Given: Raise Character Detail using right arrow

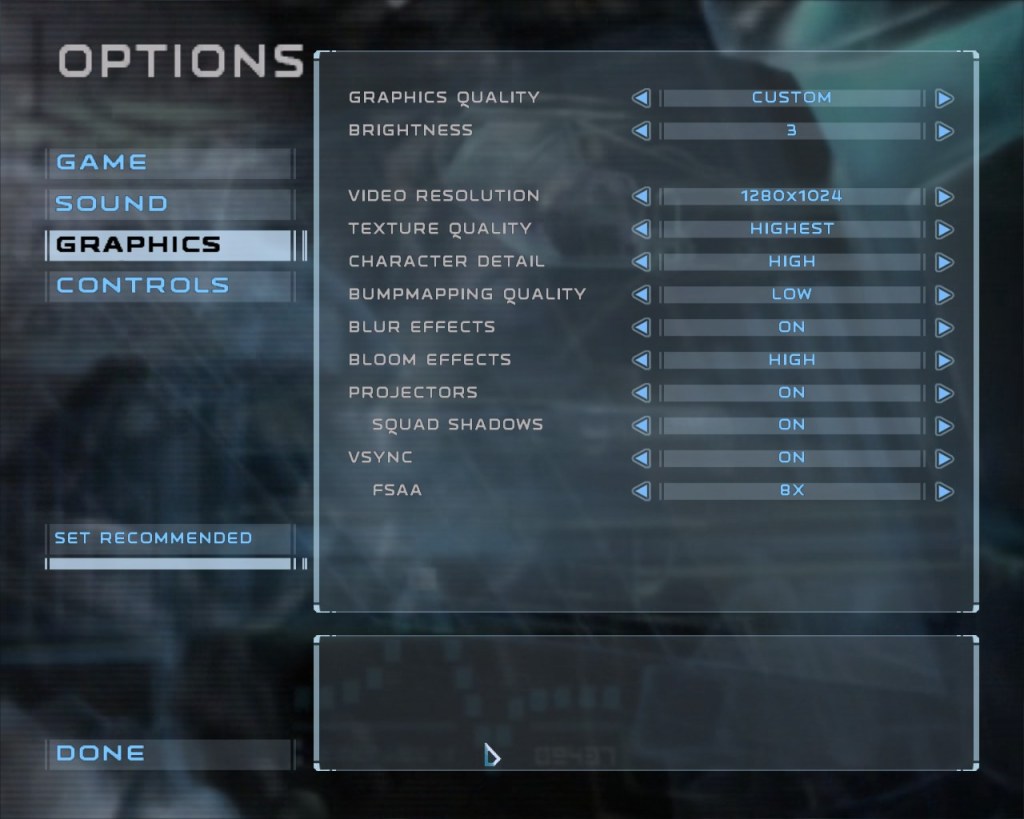Looking at the screenshot, I should pyautogui.click(x=943, y=262).
